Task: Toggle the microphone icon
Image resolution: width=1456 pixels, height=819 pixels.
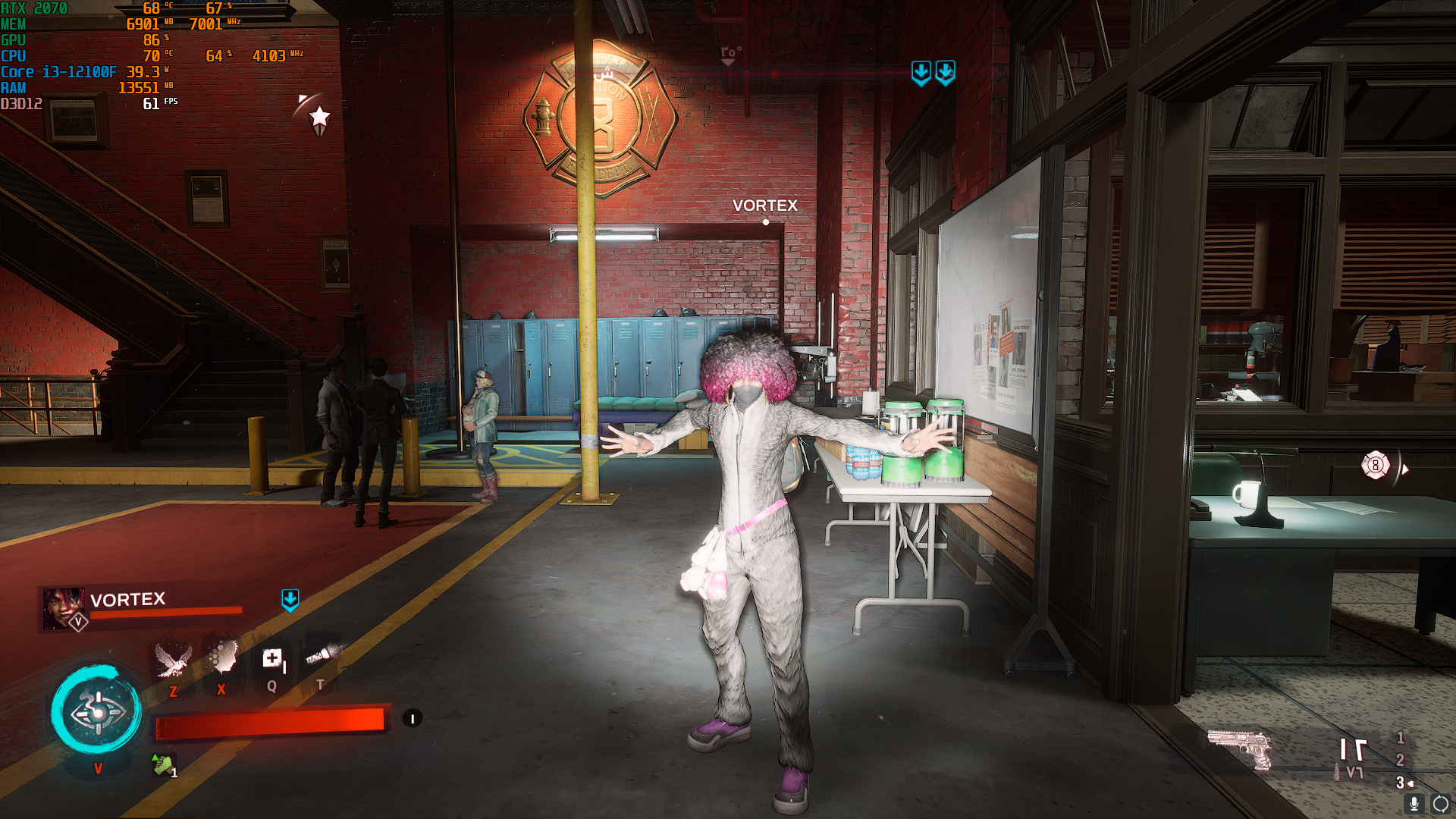Action: (x=1414, y=804)
